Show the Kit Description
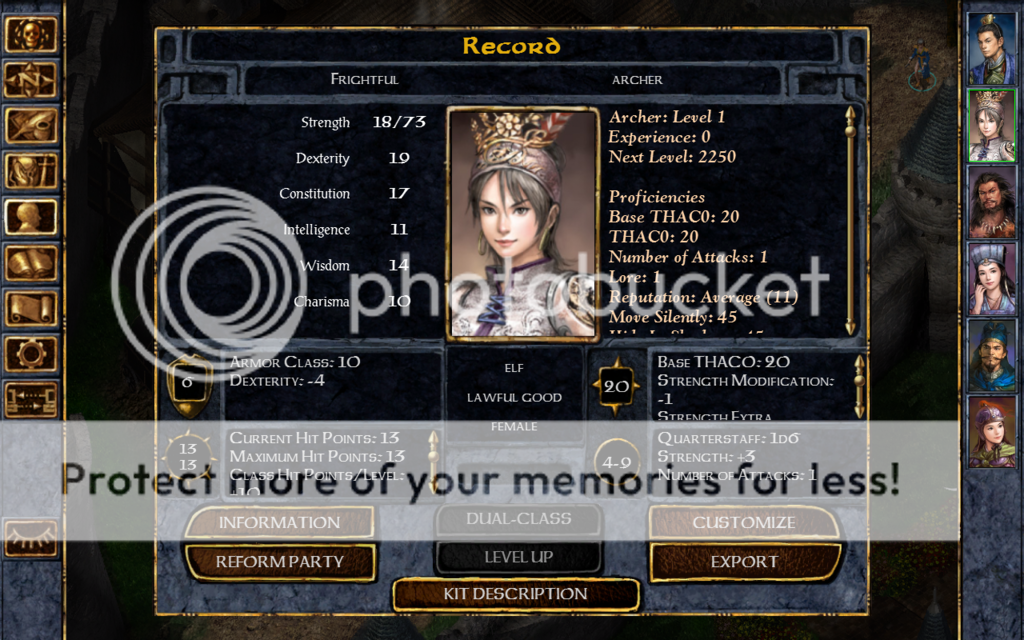 pos(515,594)
